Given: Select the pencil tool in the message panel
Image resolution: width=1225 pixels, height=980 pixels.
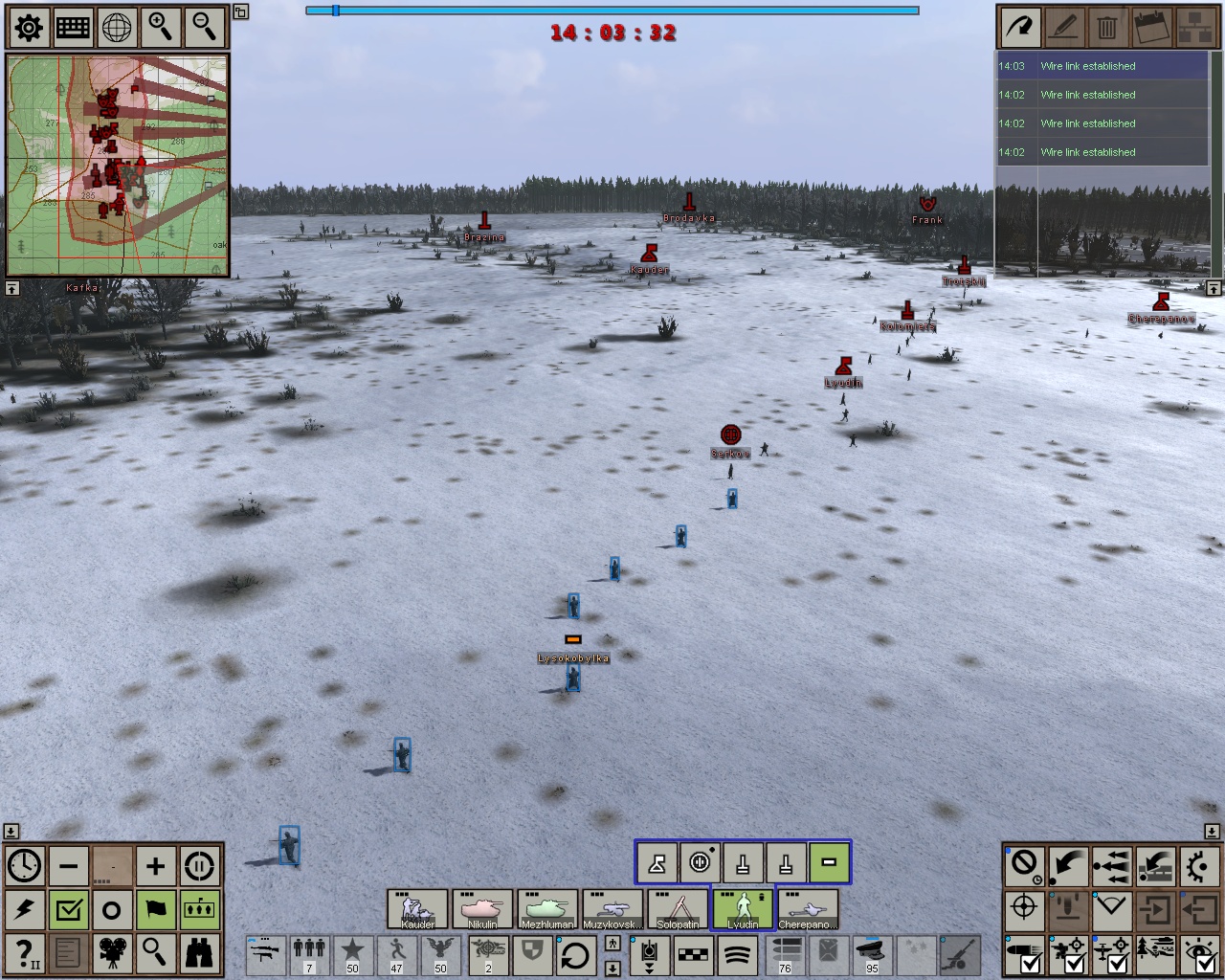Looking at the screenshot, I should [1063, 27].
